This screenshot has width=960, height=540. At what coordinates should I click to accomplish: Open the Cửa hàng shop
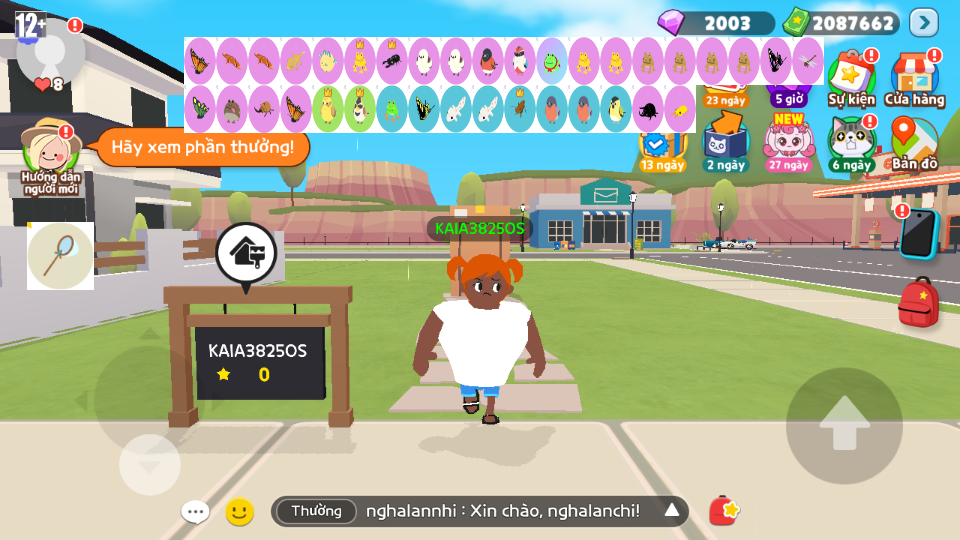point(914,78)
